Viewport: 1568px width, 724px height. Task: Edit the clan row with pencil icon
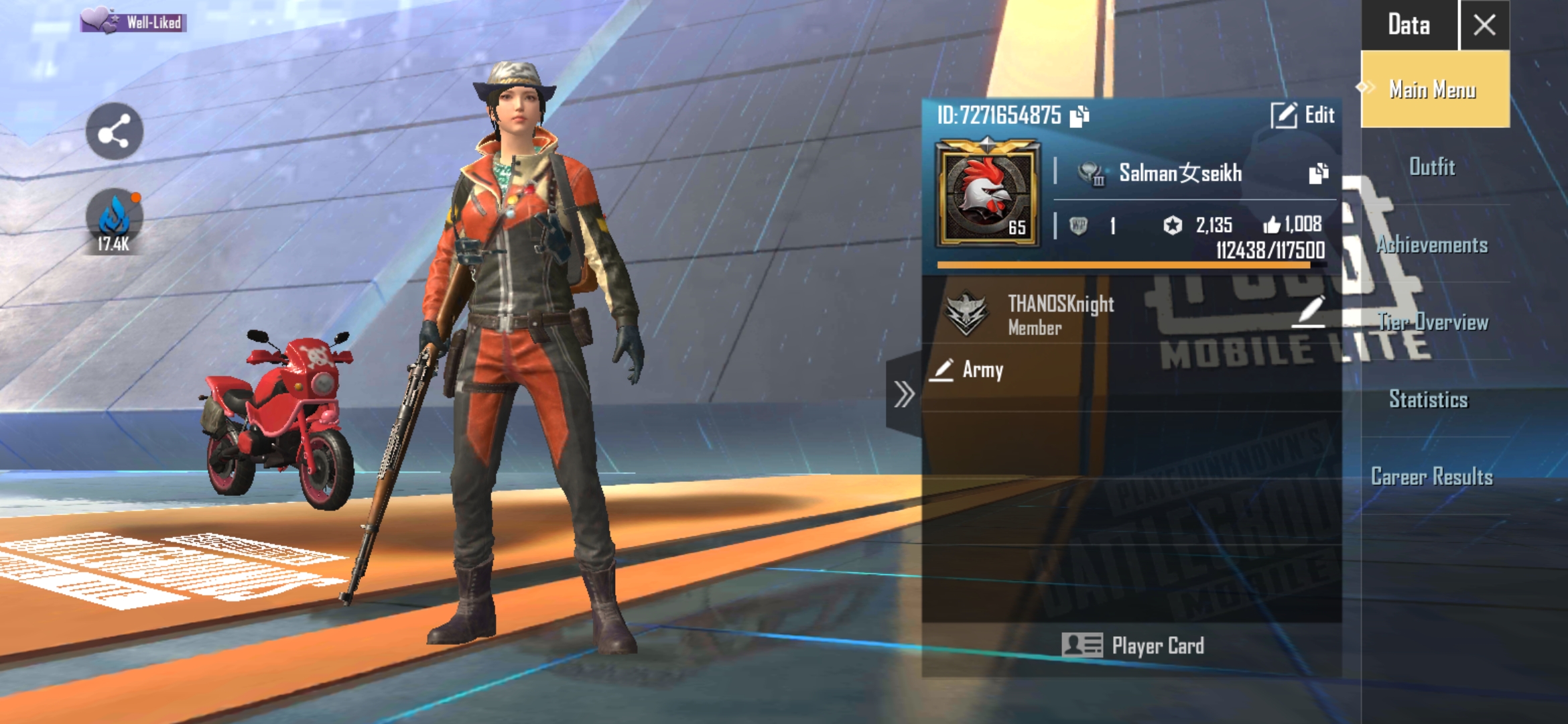pos(1310,311)
